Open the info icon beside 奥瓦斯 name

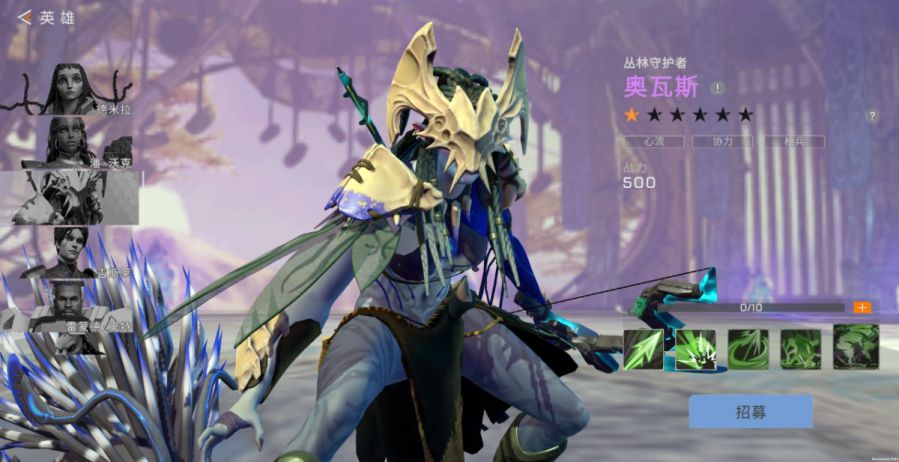[718, 88]
